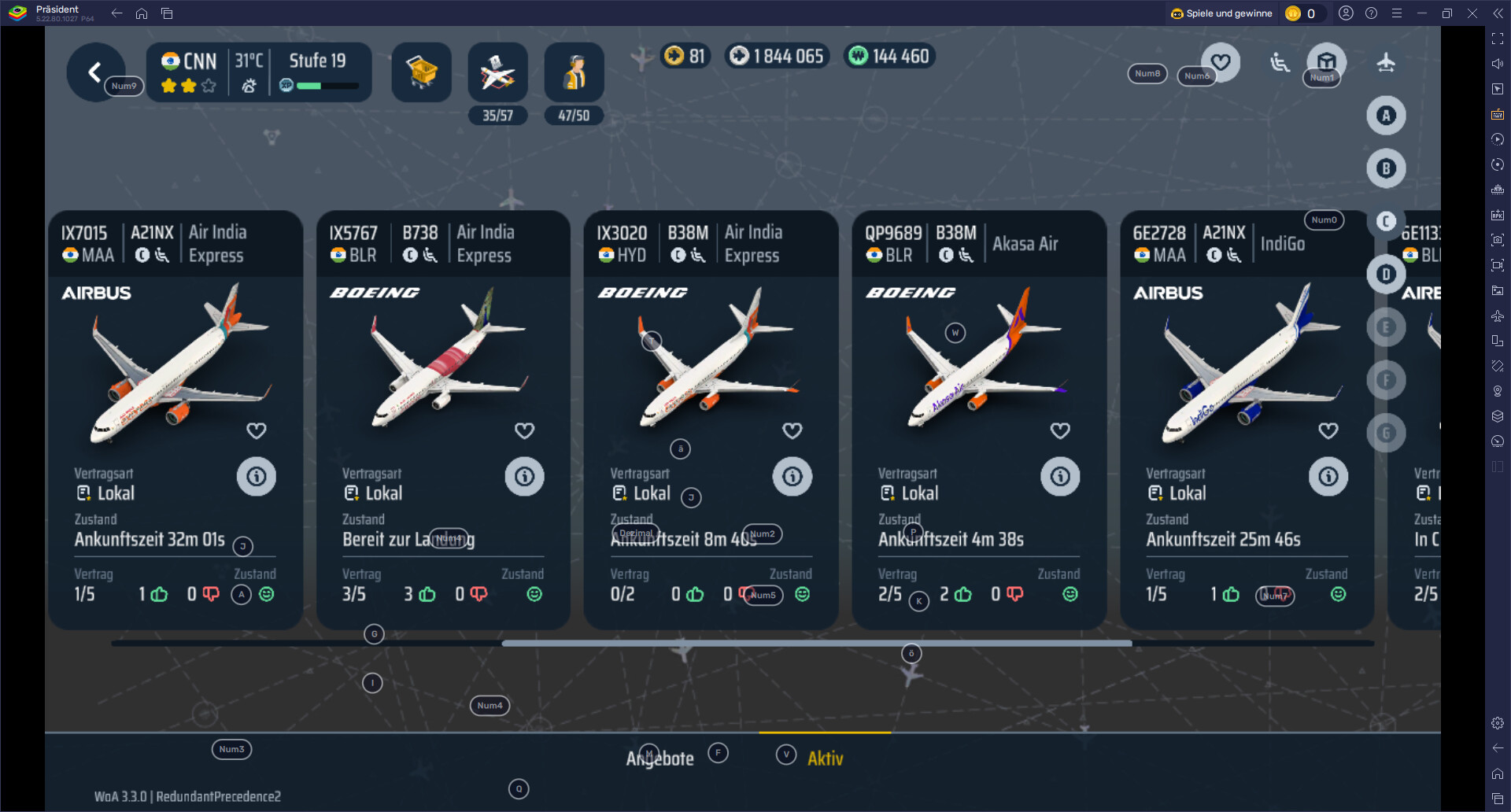Favorite the IndiGo 6E2728 card

point(1328,430)
